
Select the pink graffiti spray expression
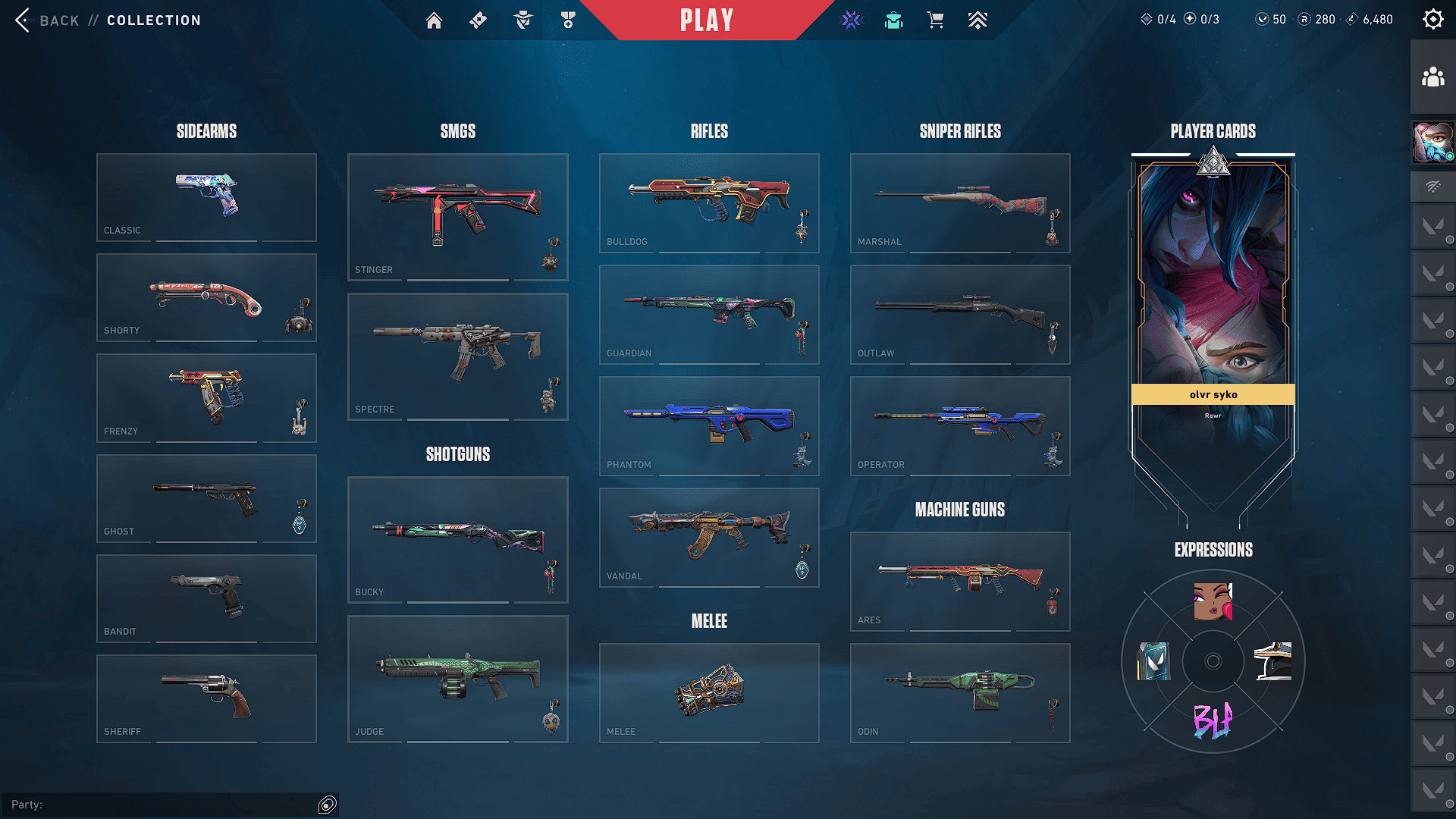pyautogui.click(x=1213, y=720)
